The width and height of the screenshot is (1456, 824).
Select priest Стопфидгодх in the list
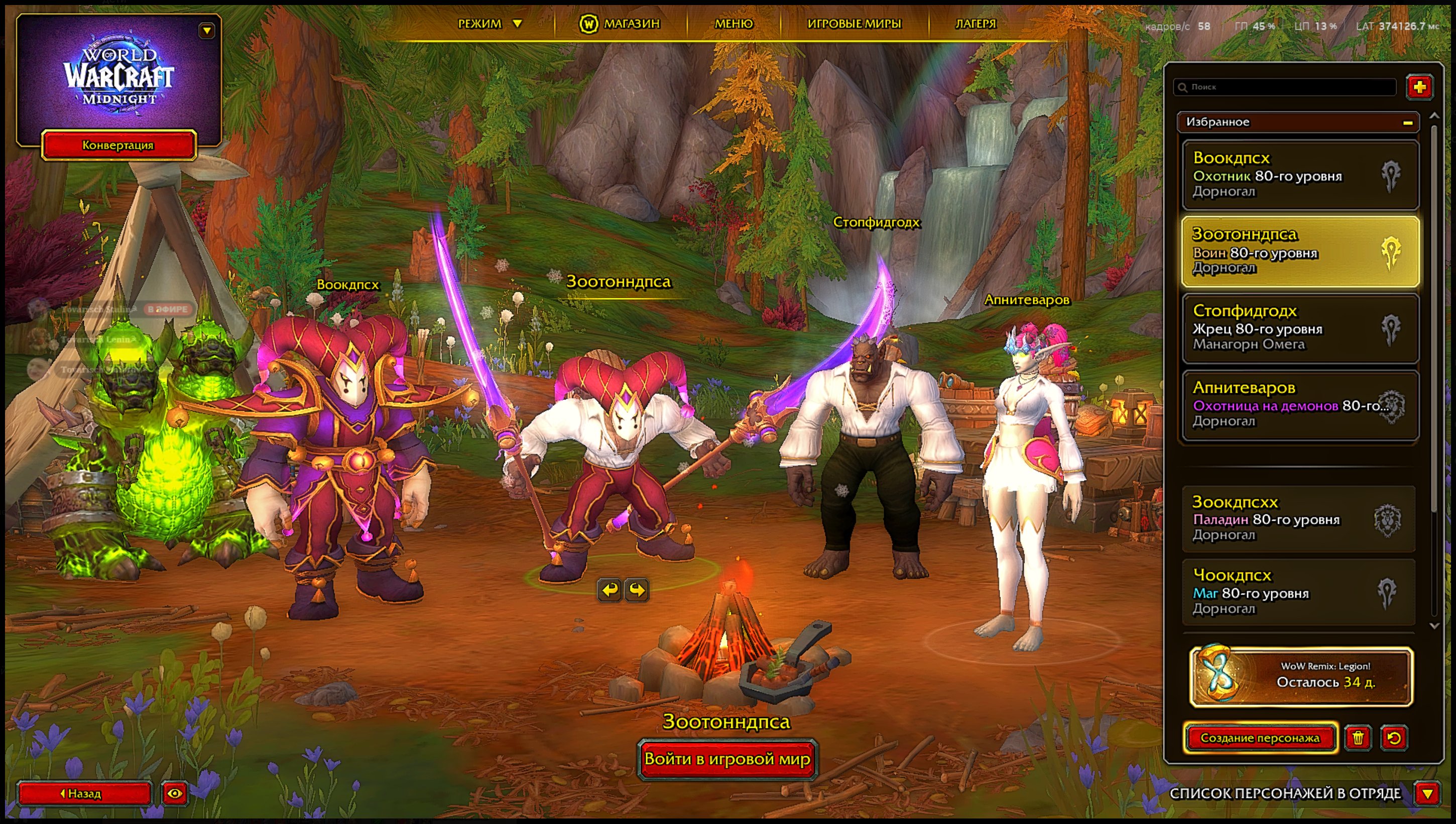pyautogui.click(x=1300, y=328)
